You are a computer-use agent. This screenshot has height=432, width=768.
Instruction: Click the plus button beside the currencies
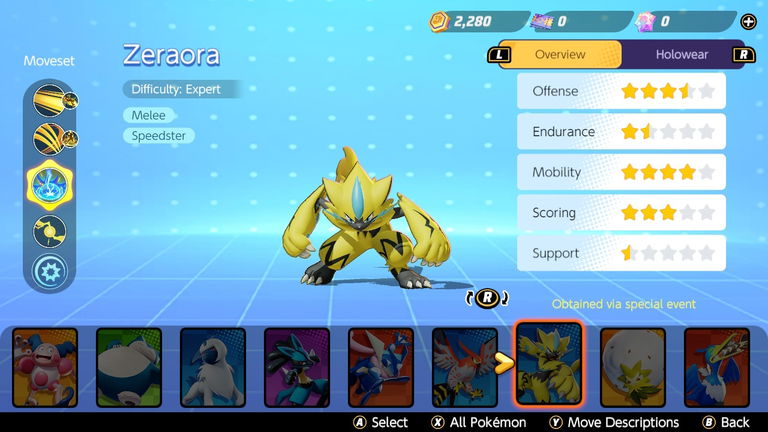pyautogui.click(x=748, y=21)
